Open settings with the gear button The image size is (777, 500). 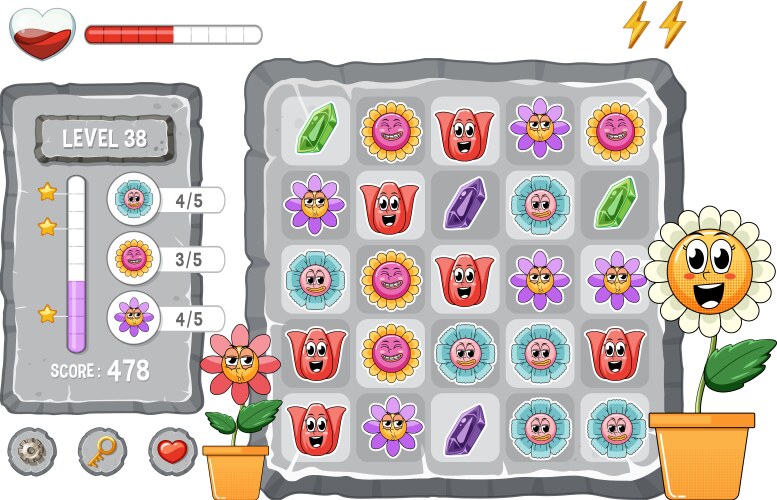(x=33, y=451)
